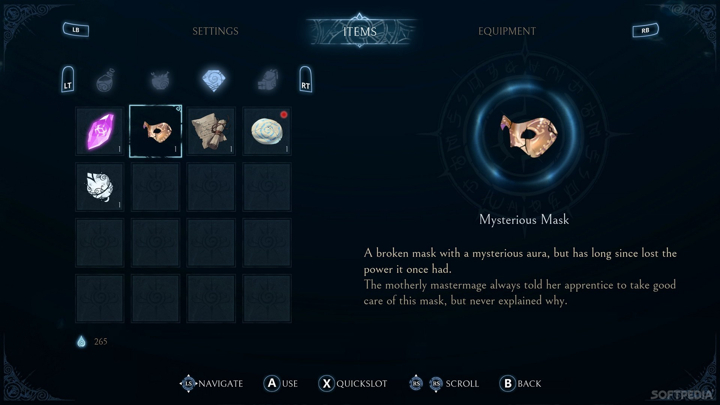This screenshot has width=720, height=405.
Task: Pick the white leaf item
Action: tap(100, 187)
